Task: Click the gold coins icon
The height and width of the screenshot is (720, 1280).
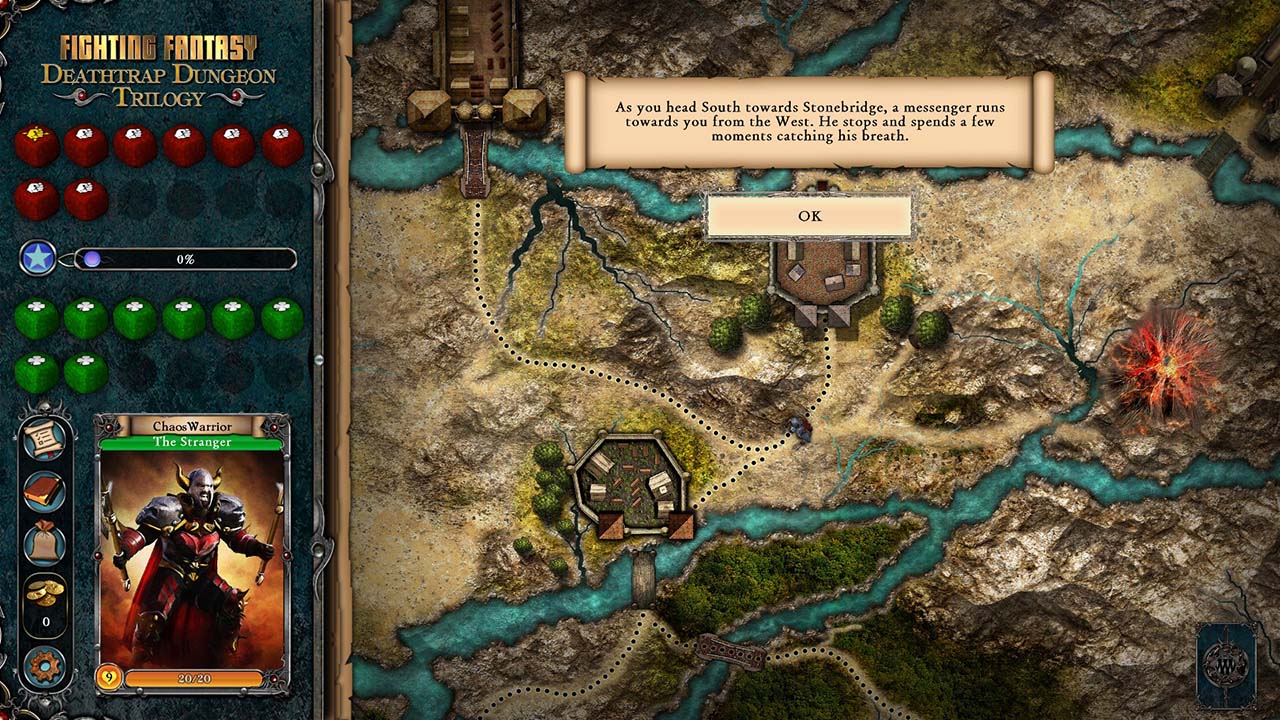Action: click(42, 590)
